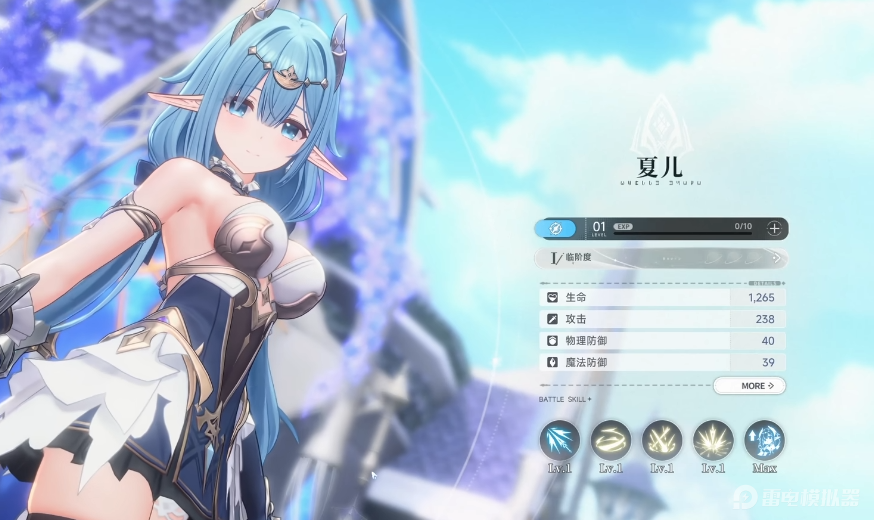Select the radiant starburst battle skill
Screen dimensions: 874x520
point(713,440)
